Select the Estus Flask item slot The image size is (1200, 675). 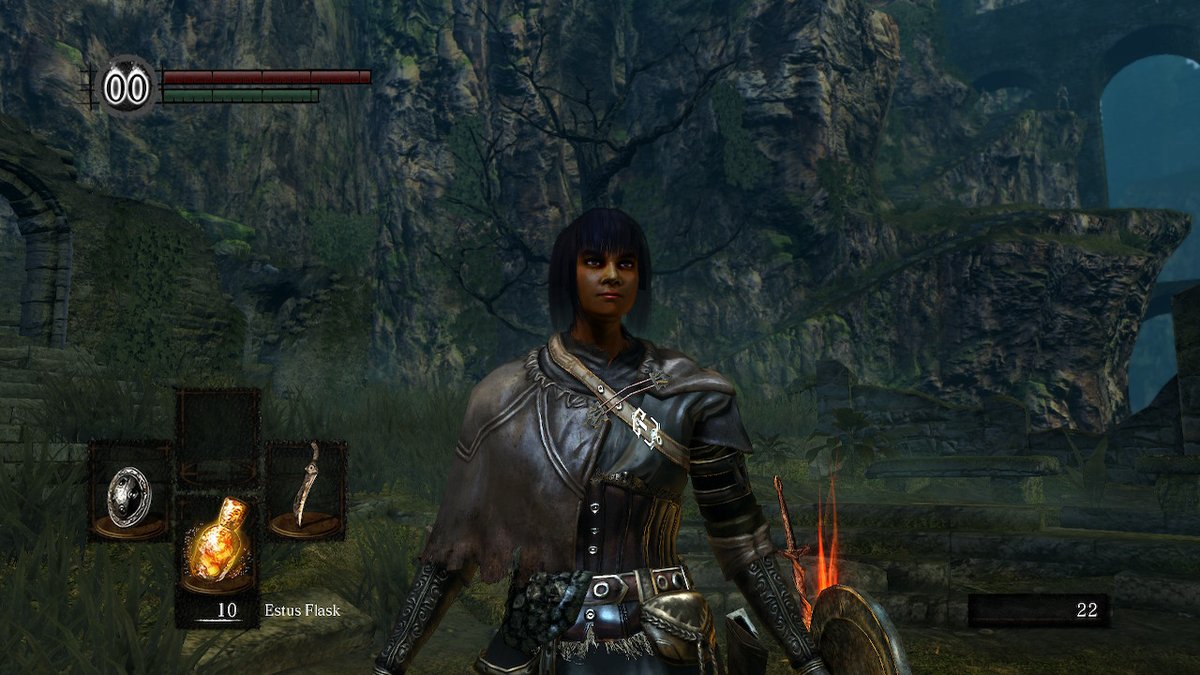(x=218, y=546)
